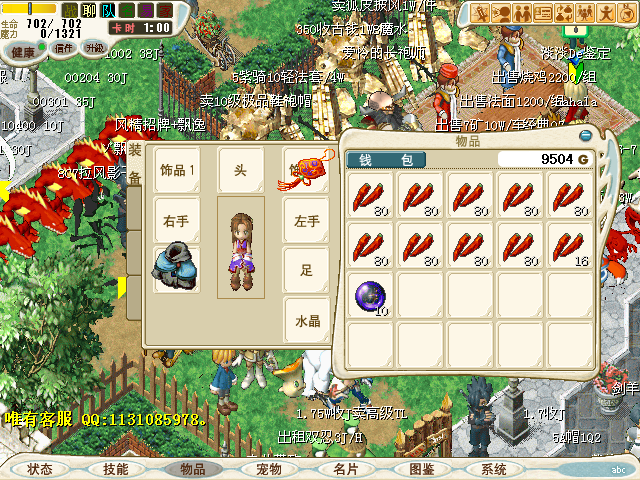Select the red pepper stack of 16
This screenshot has height=480, width=640.
(x=571, y=245)
